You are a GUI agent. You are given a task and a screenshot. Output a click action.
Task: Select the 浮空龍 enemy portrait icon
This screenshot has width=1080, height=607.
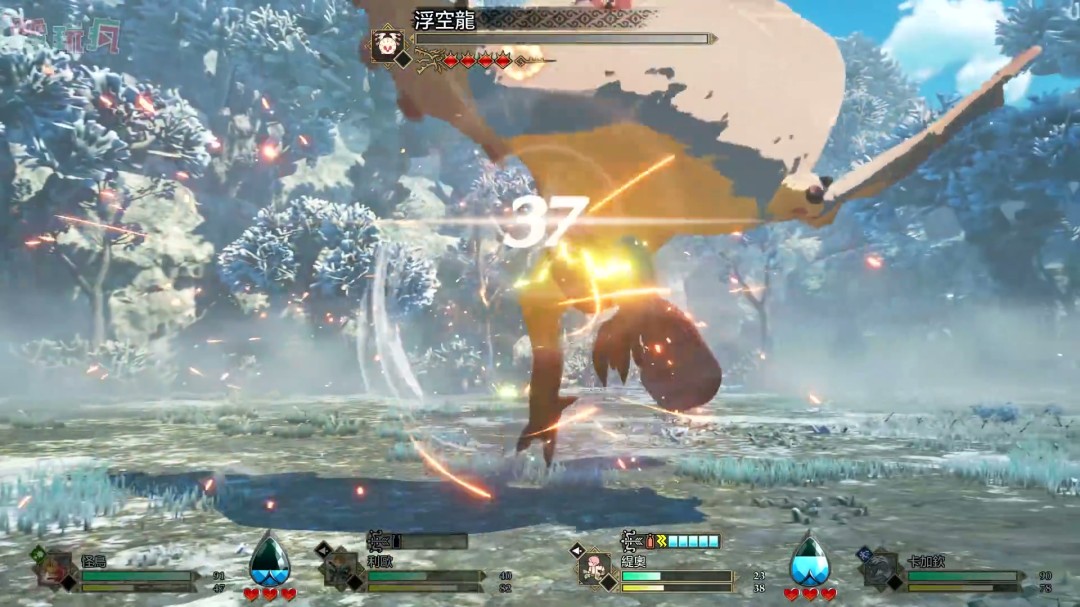pos(384,45)
